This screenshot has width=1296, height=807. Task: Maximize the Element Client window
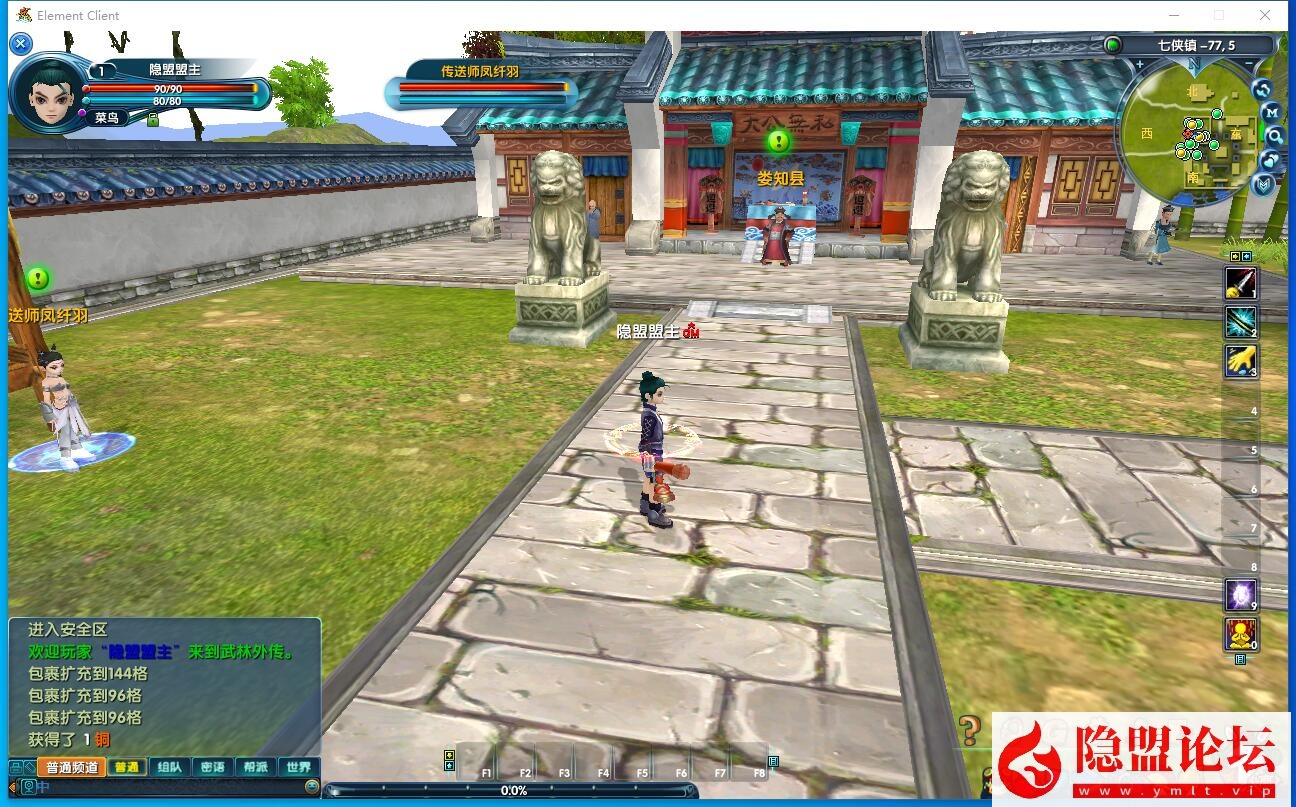pyautogui.click(x=1218, y=15)
